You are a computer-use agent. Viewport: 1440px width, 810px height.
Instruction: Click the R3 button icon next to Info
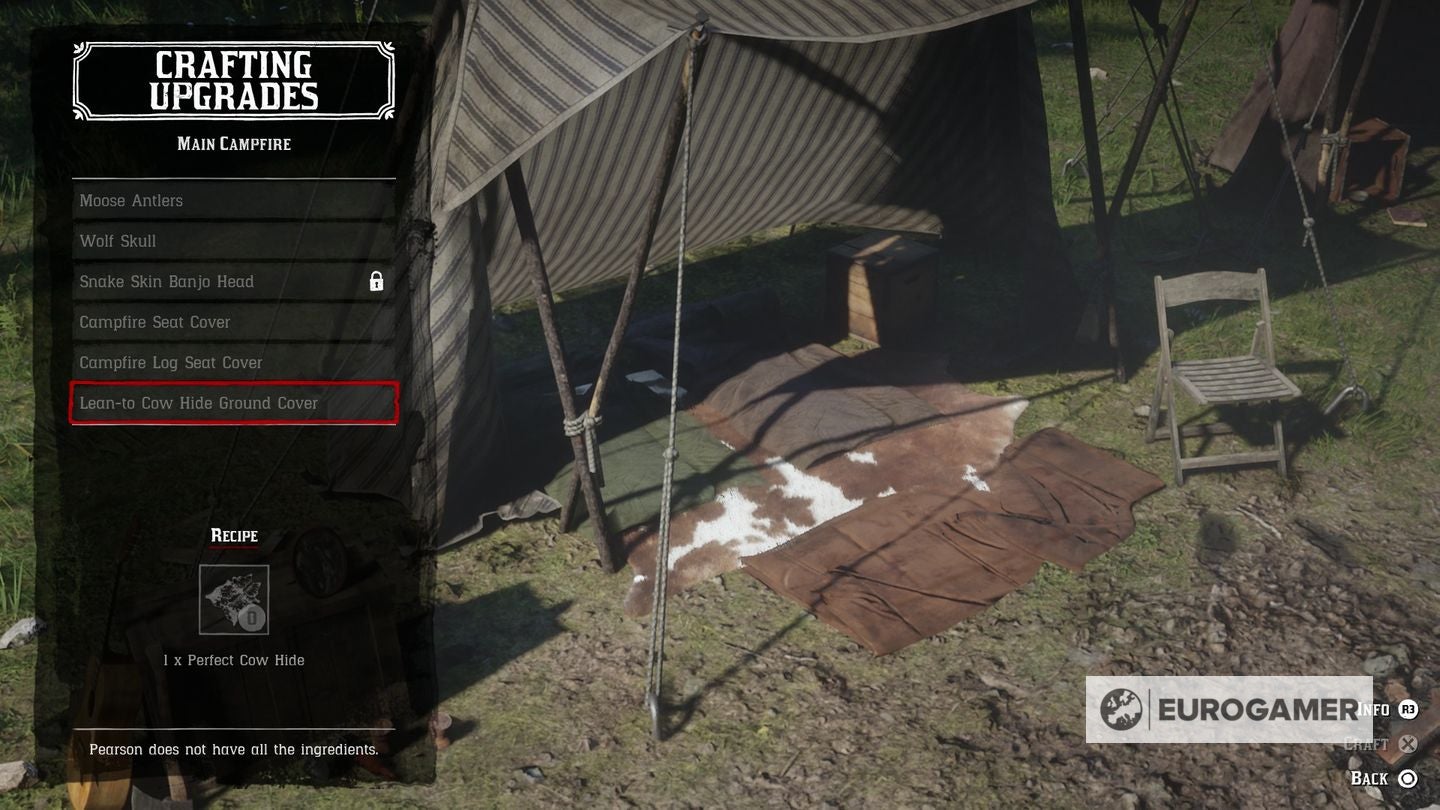tap(1409, 708)
